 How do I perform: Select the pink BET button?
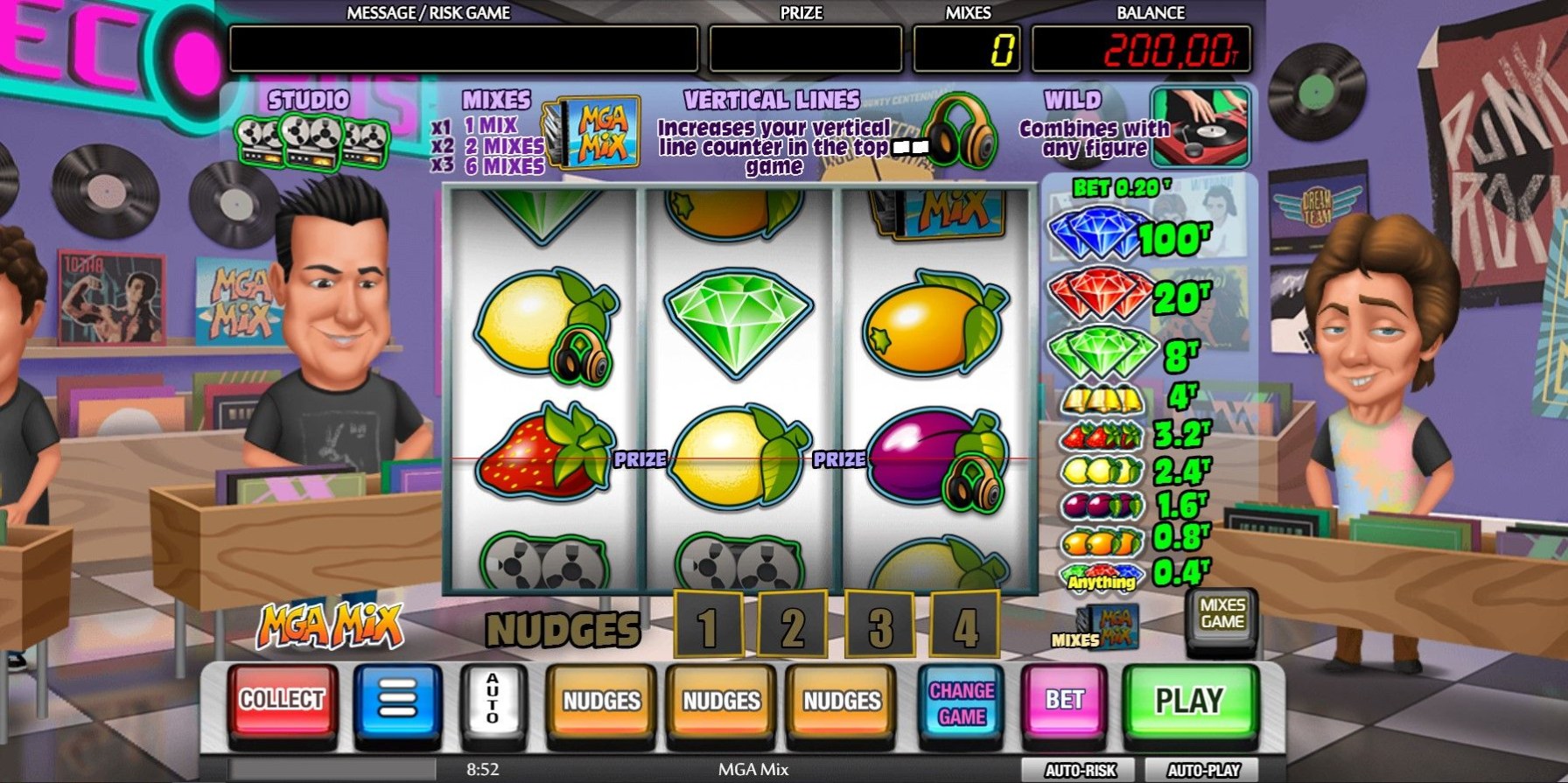tap(1064, 702)
